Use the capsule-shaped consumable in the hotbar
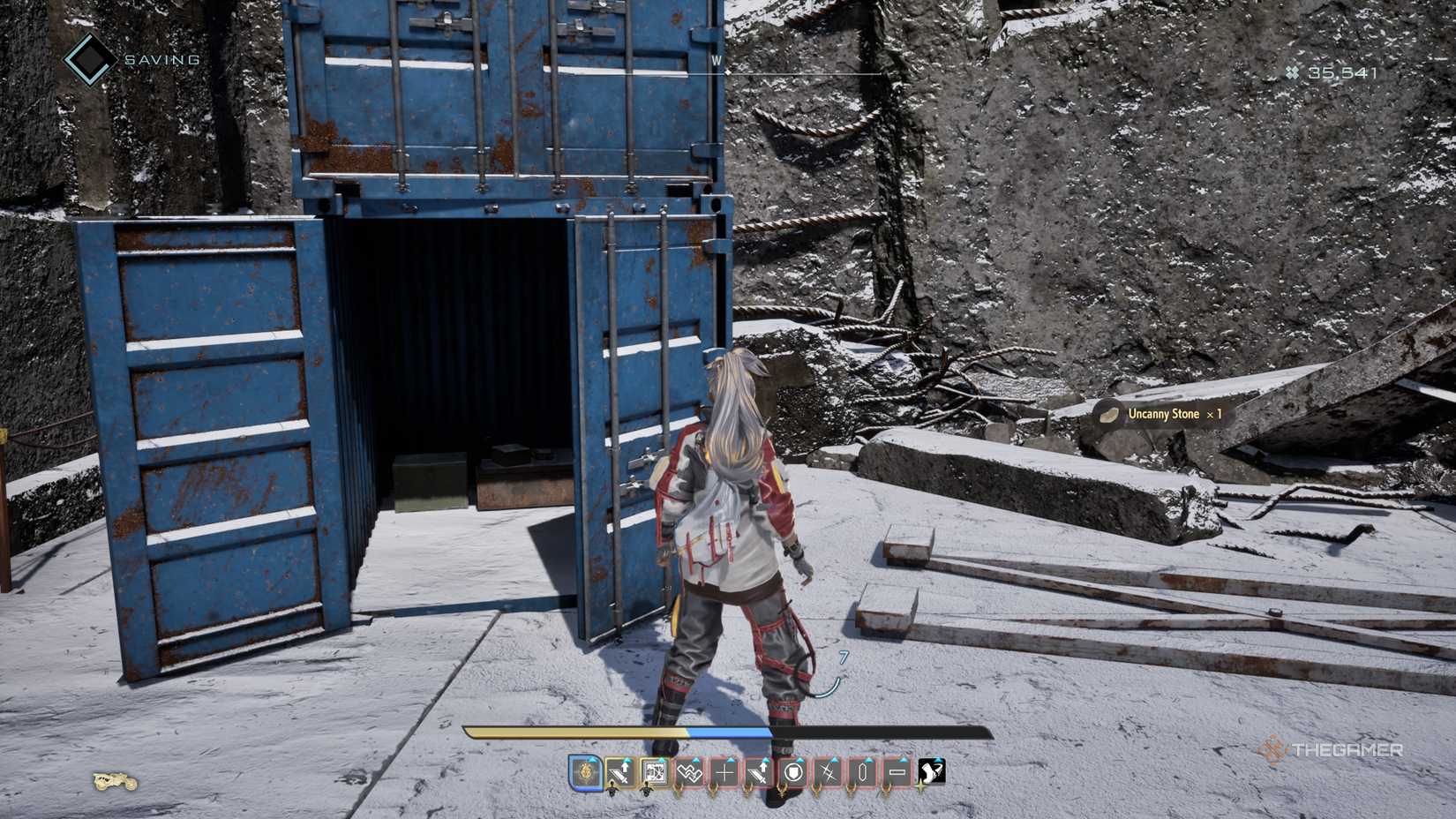This screenshot has height=819, width=1456. pos(861,773)
